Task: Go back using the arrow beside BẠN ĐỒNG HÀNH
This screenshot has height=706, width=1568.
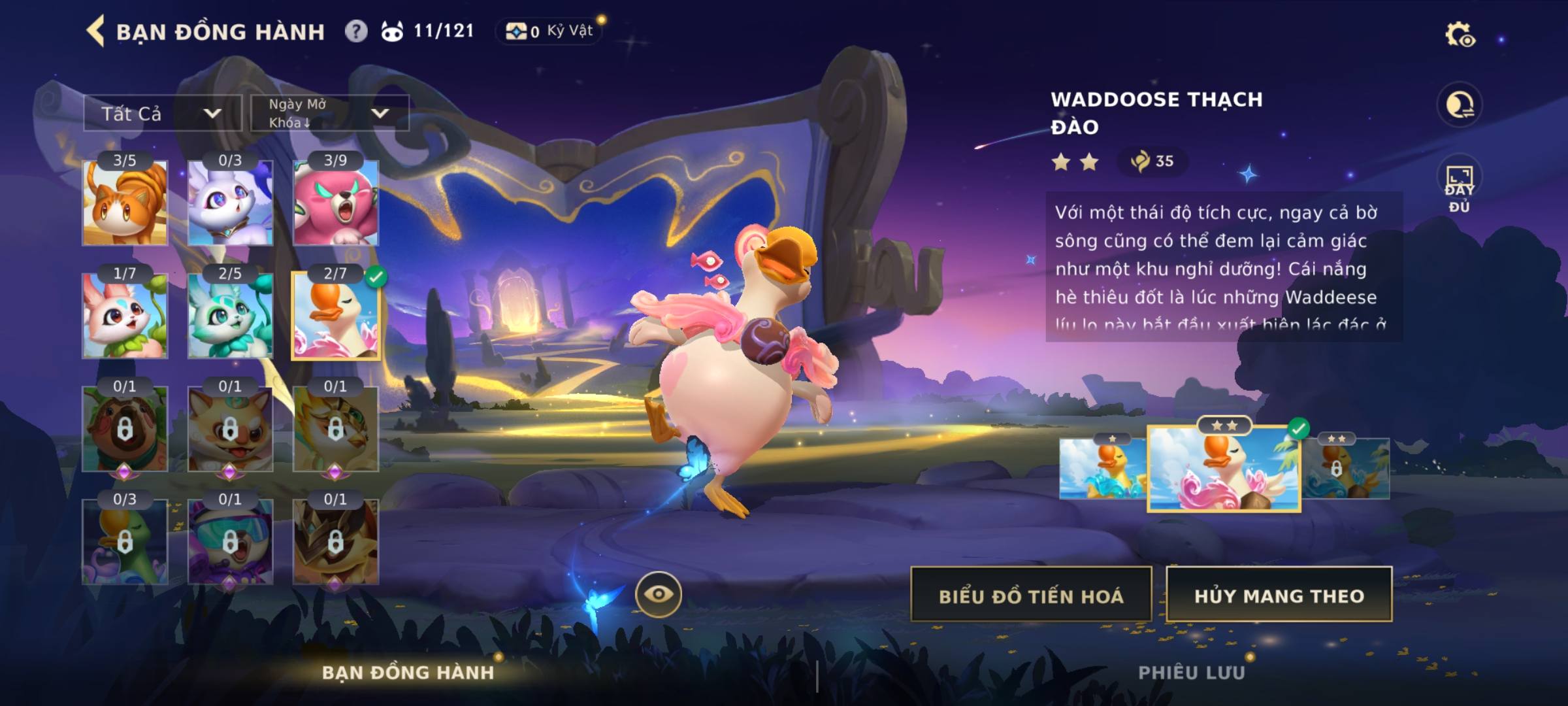Action: [96, 31]
